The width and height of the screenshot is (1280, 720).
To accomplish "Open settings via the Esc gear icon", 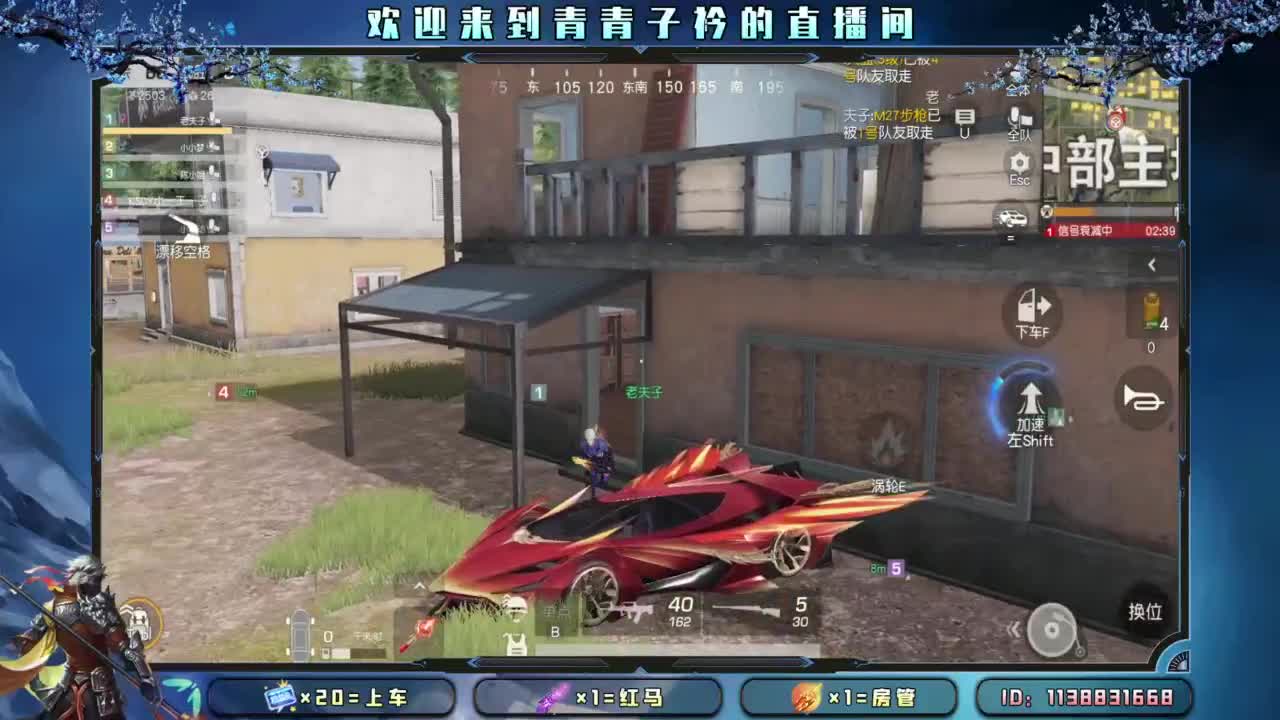I will (1019, 163).
